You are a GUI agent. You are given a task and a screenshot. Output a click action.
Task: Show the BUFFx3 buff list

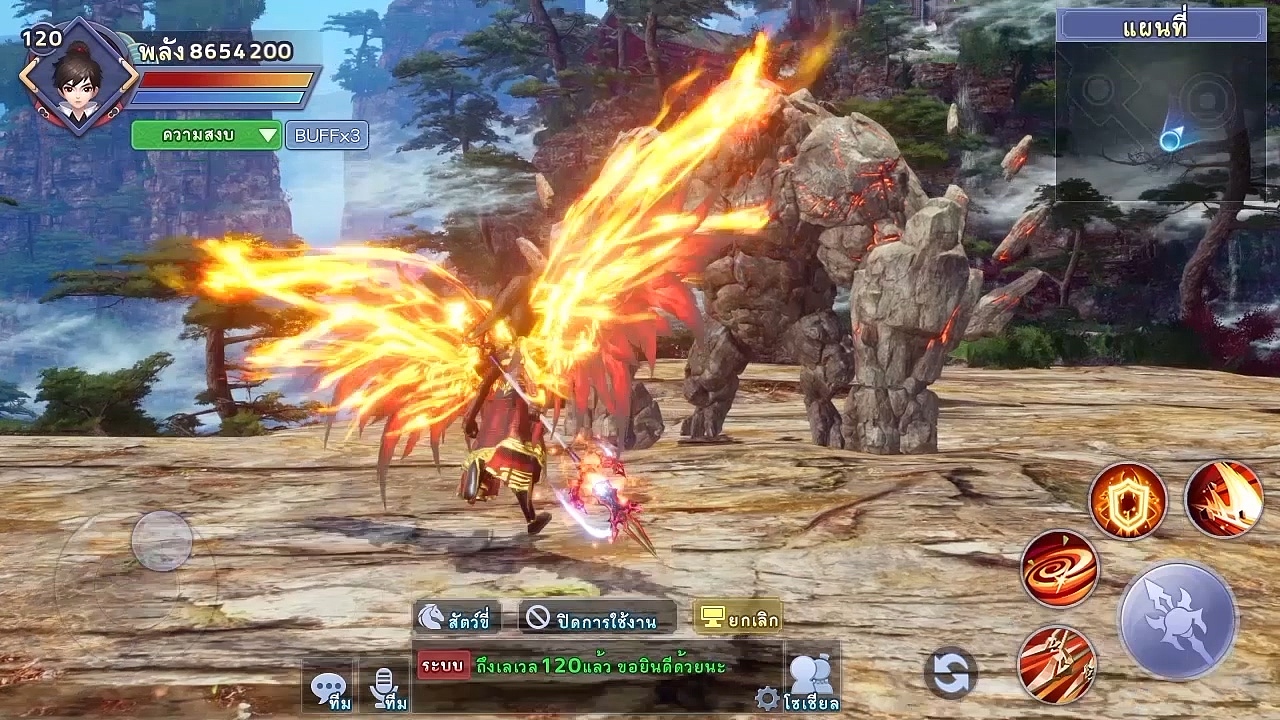pyautogui.click(x=326, y=135)
